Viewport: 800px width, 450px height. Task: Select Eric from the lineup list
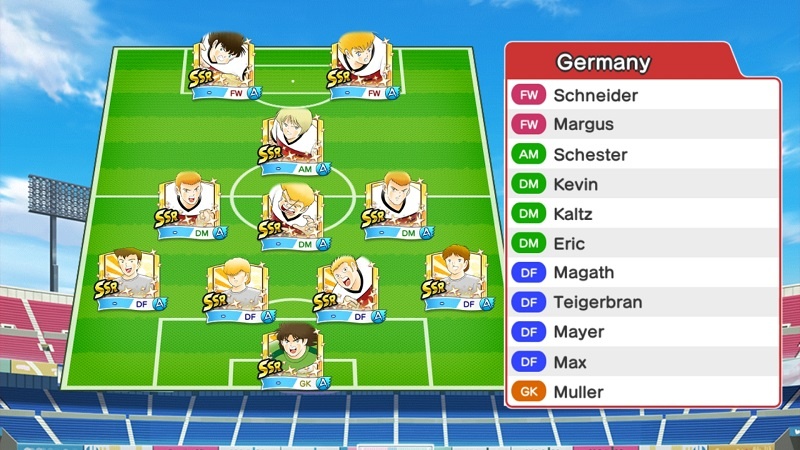(641, 244)
